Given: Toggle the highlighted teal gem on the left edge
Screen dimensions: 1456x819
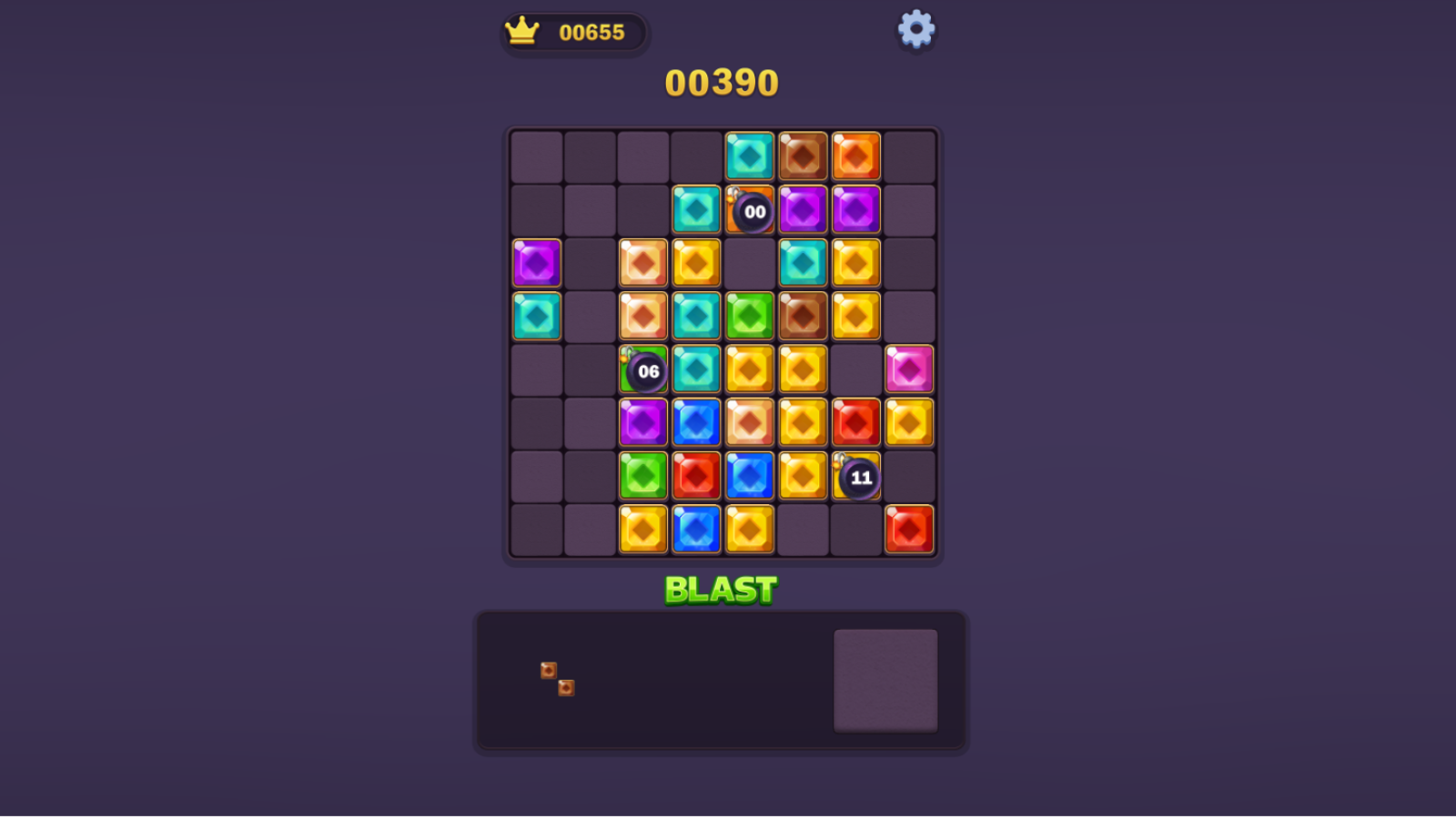Looking at the screenshot, I should point(536,316).
